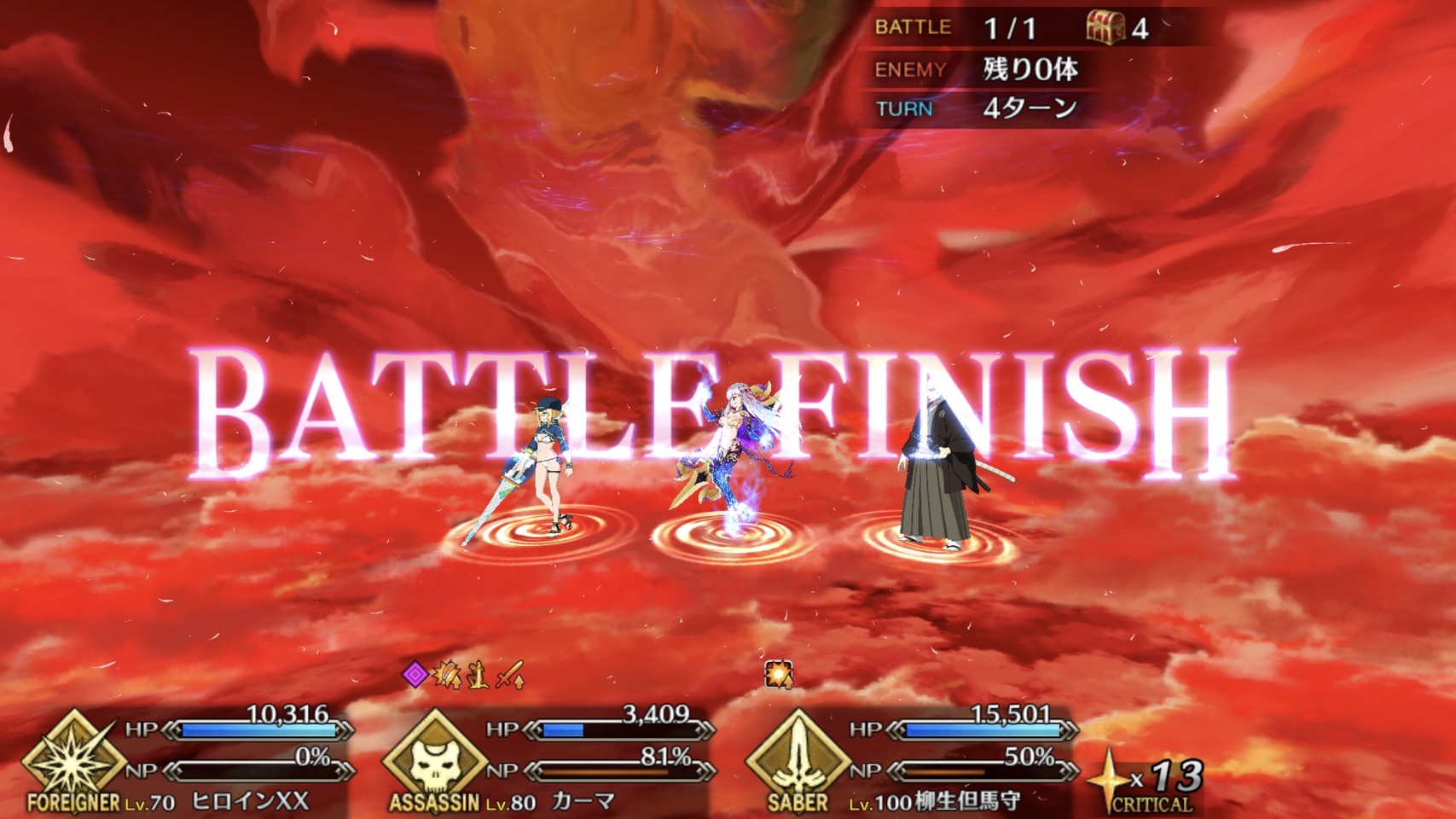Viewport: 1456px width, 819px height.
Task: Tap the sword attack-up buff icon
Action: pos(510,677)
